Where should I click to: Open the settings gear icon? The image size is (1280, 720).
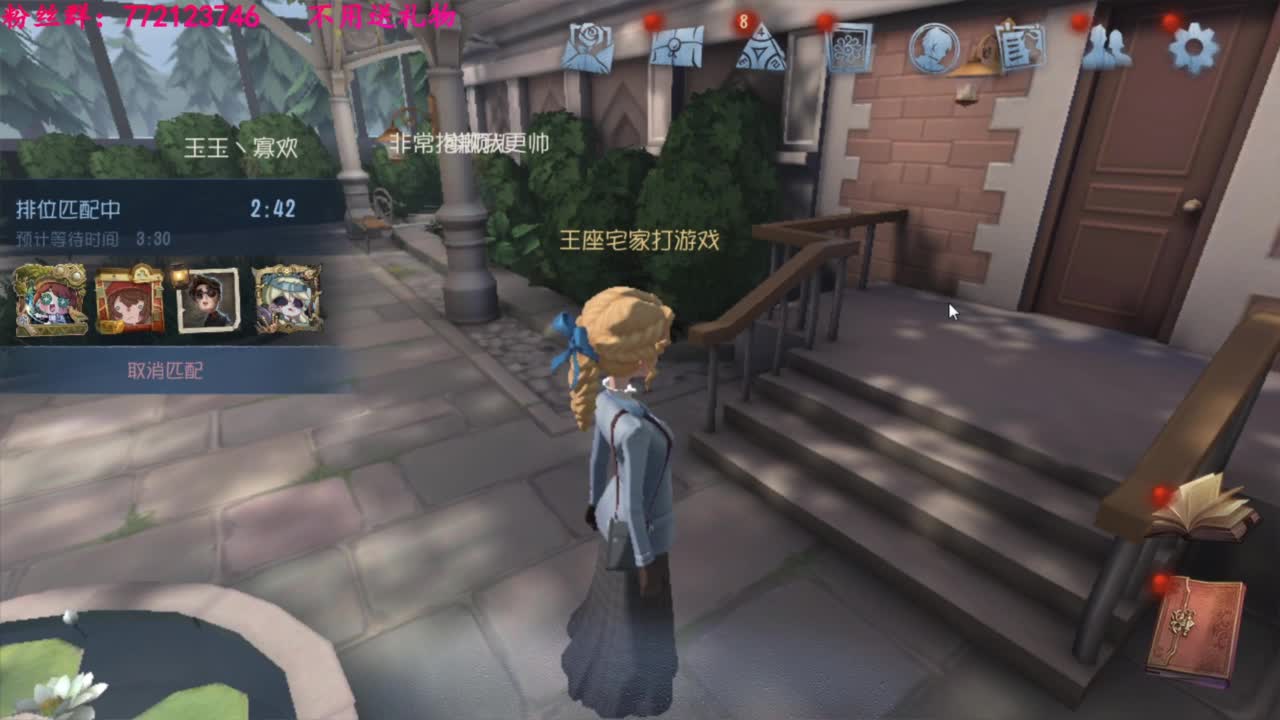click(x=1192, y=45)
